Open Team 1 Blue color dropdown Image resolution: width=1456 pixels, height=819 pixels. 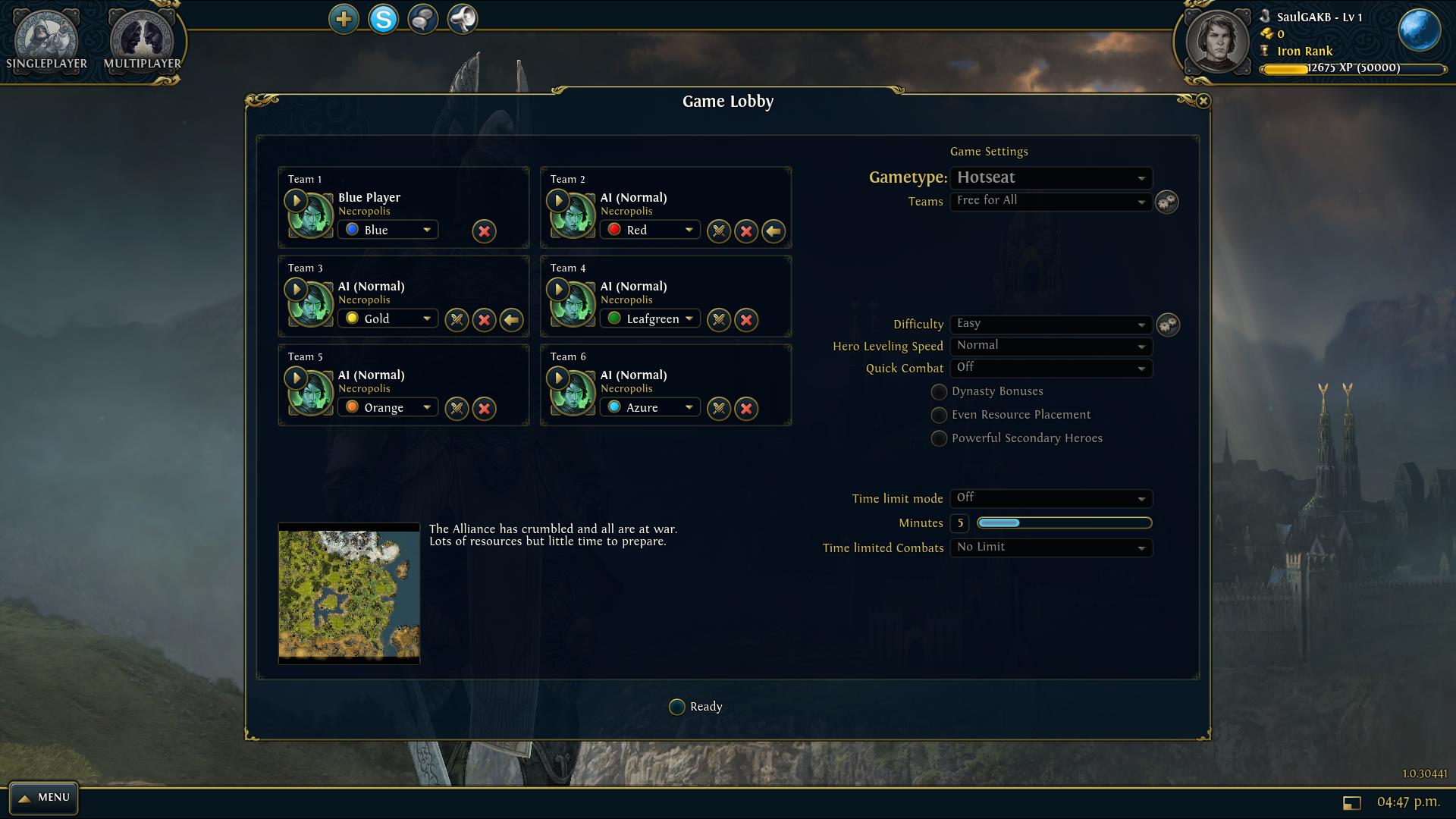(x=388, y=230)
